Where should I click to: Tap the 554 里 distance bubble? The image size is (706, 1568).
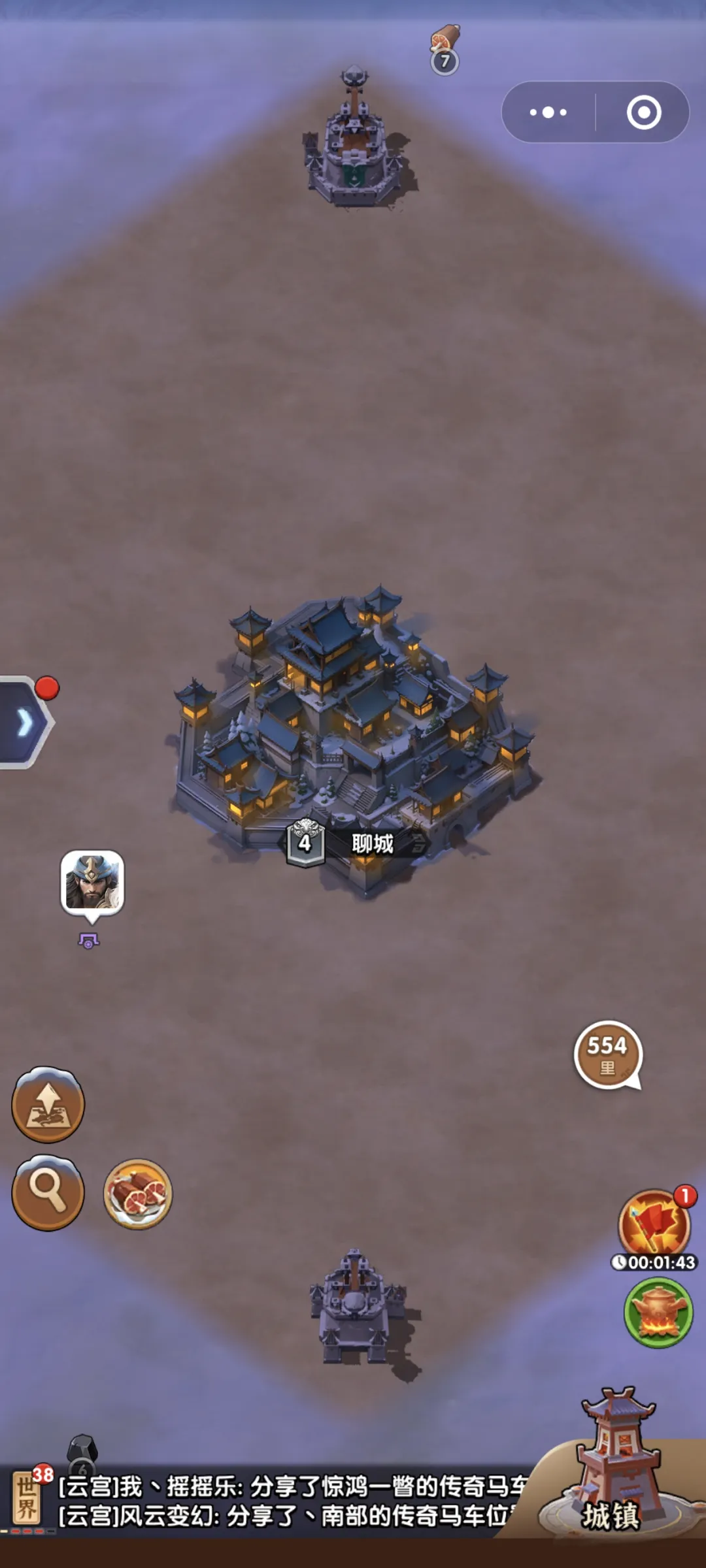608,1054
